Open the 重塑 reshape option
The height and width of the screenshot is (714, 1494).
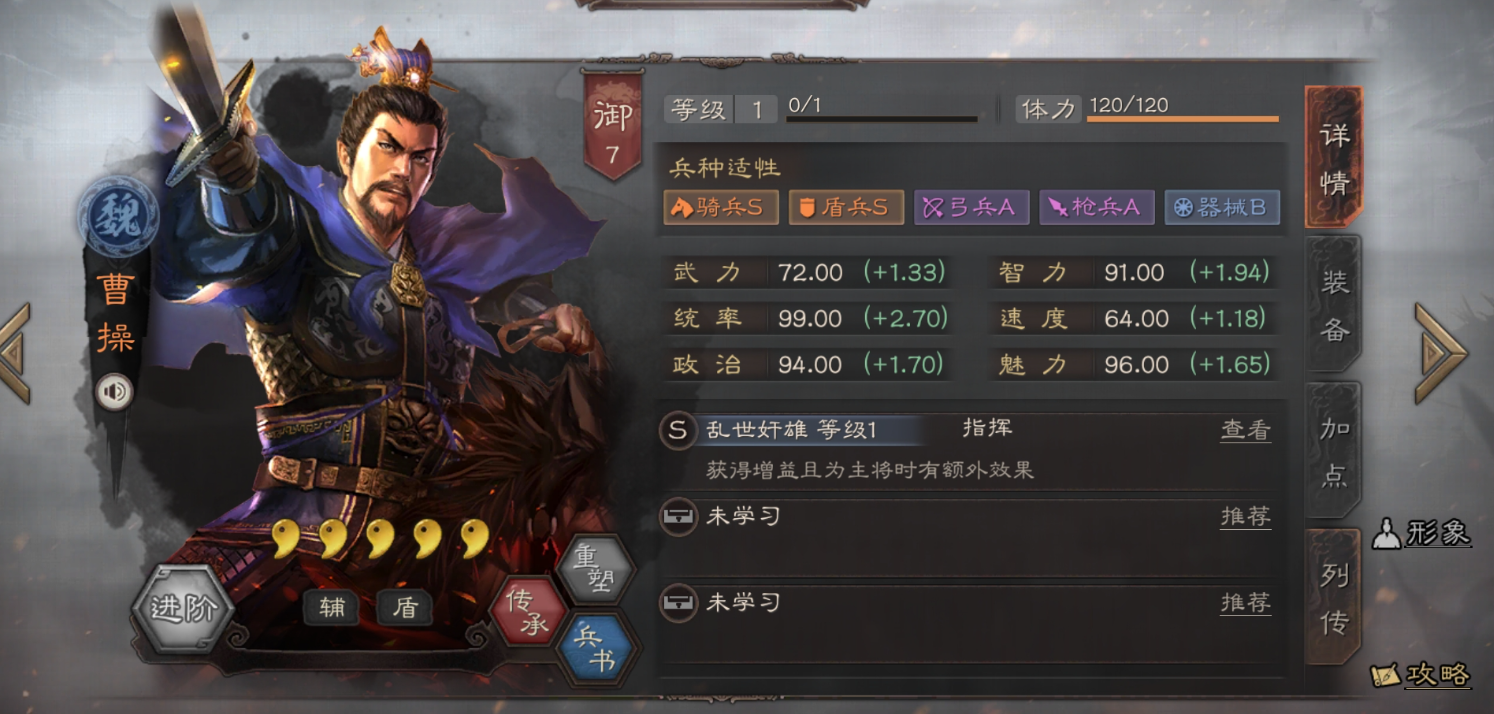[596, 569]
